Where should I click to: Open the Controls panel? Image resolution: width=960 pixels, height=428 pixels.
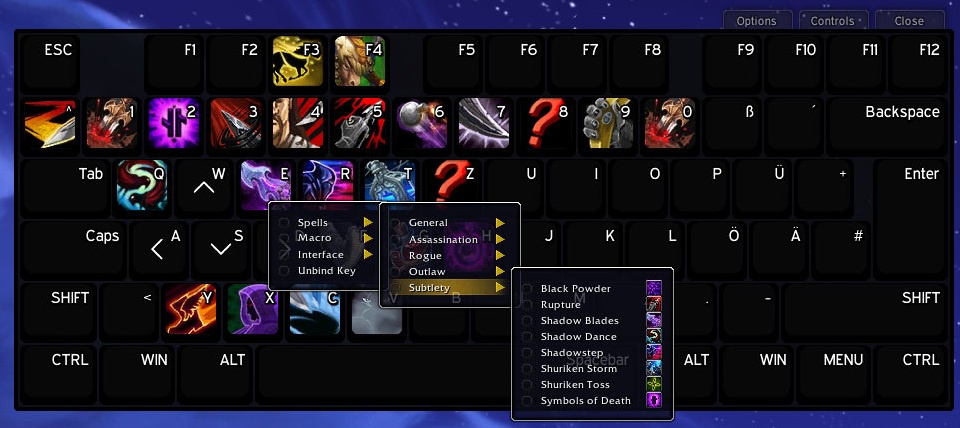(x=832, y=21)
